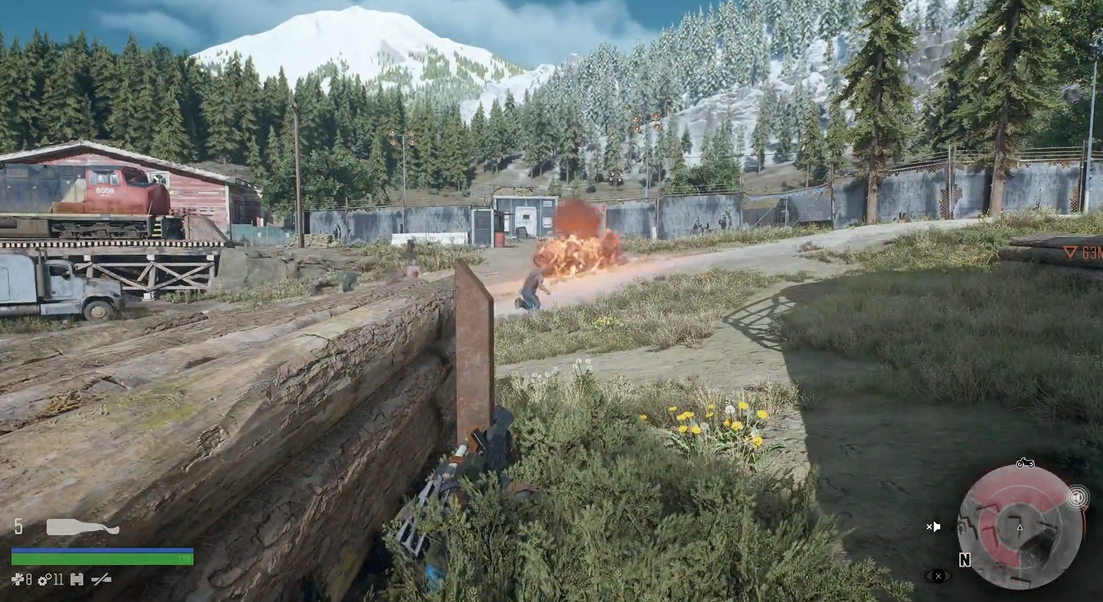1103x602 pixels.
Task: Select the molotov cocktail weapon icon
Action: coord(82,527)
